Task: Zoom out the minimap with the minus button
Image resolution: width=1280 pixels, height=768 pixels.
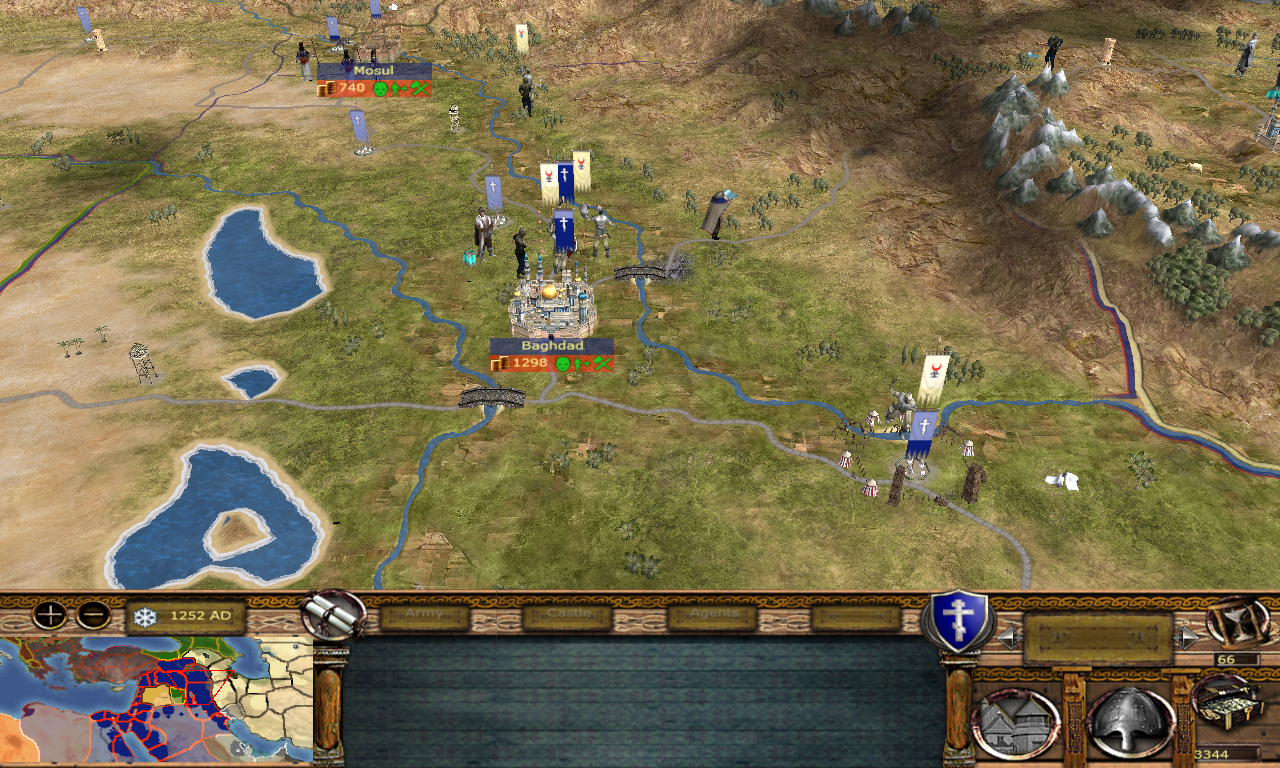Action: click(x=93, y=615)
